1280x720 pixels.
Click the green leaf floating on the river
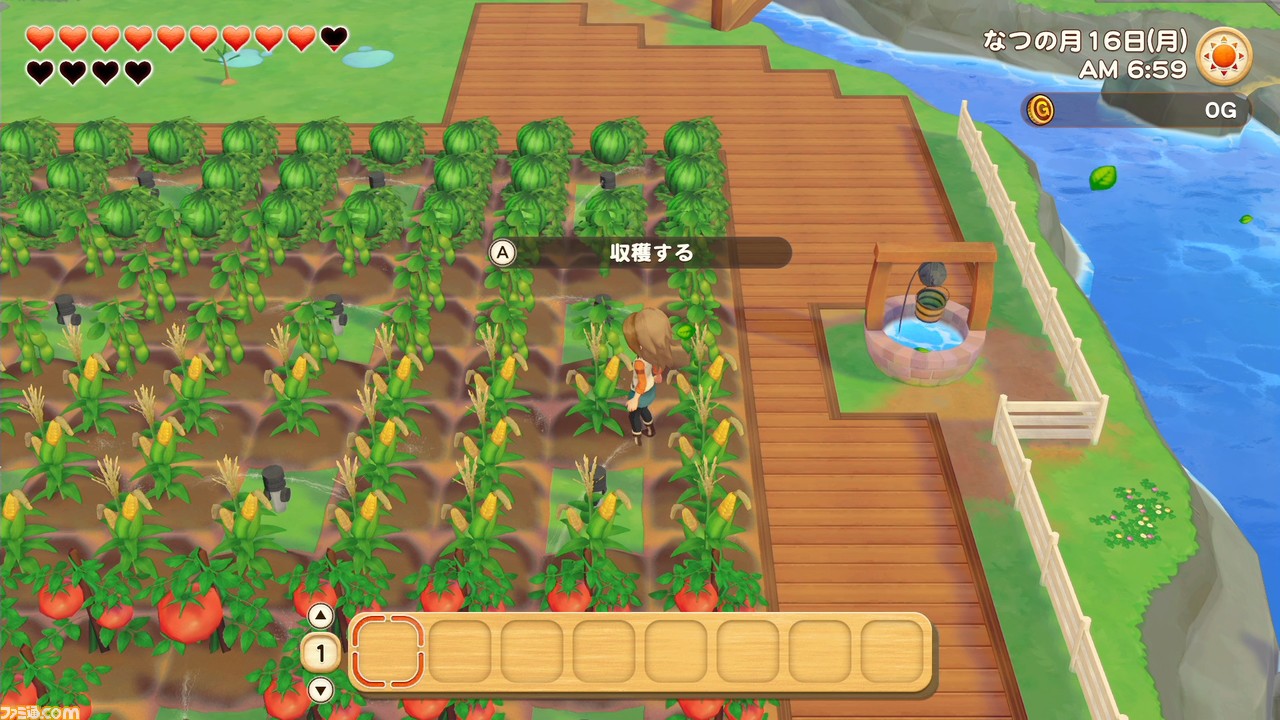pos(1105,177)
